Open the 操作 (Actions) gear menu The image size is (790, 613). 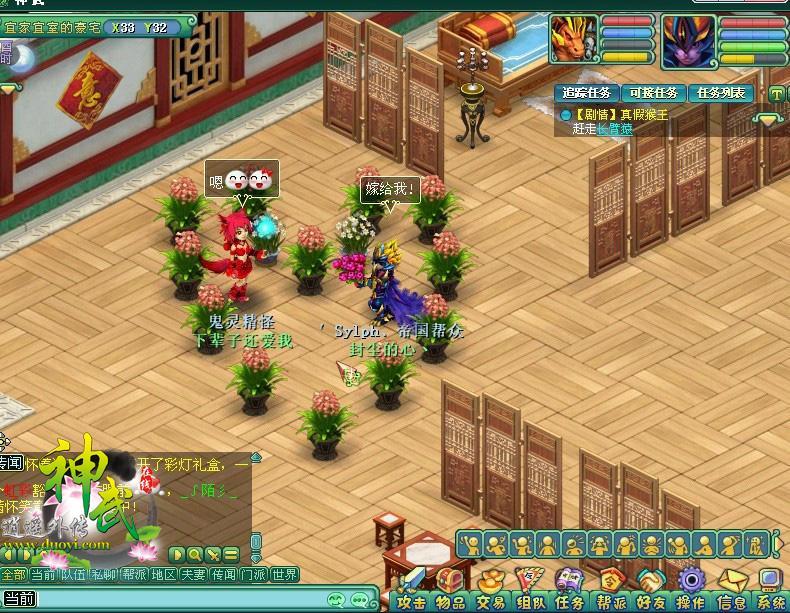click(691, 590)
